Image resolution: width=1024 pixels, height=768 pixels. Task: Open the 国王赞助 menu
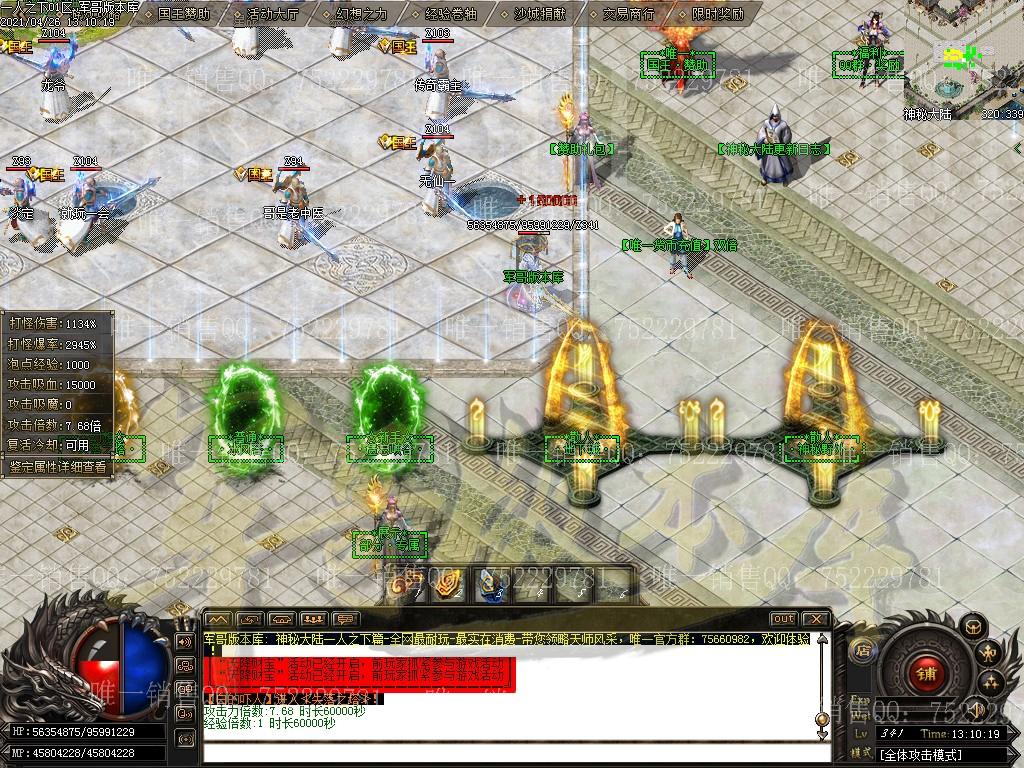tap(184, 14)
